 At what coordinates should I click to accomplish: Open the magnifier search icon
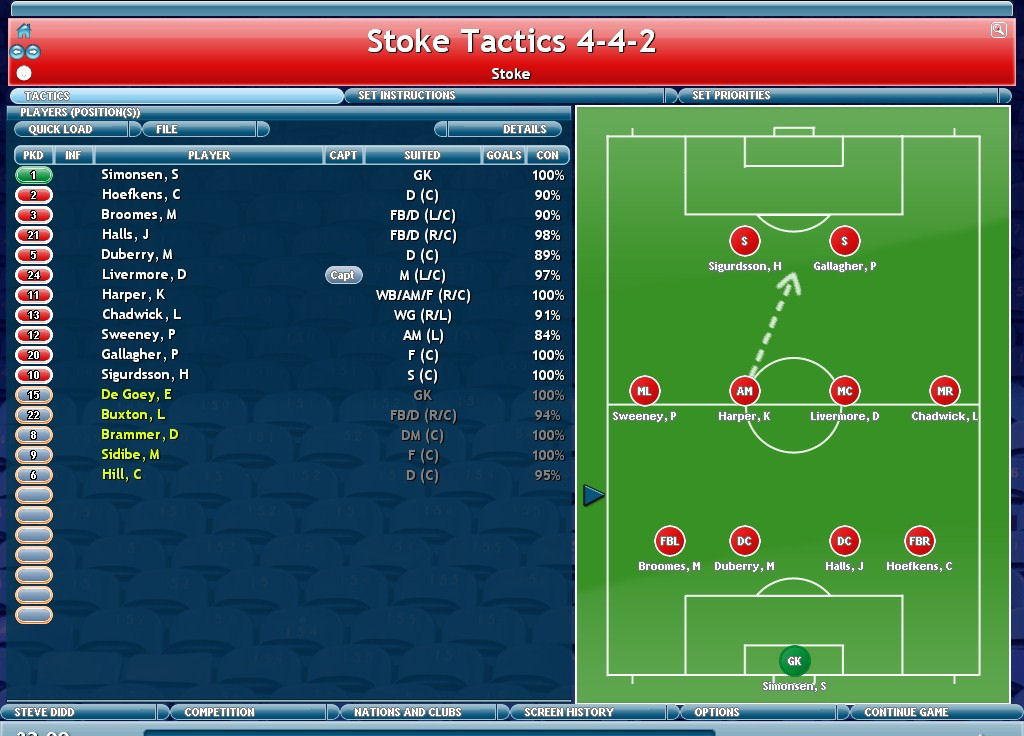click(x=998, y=30)
